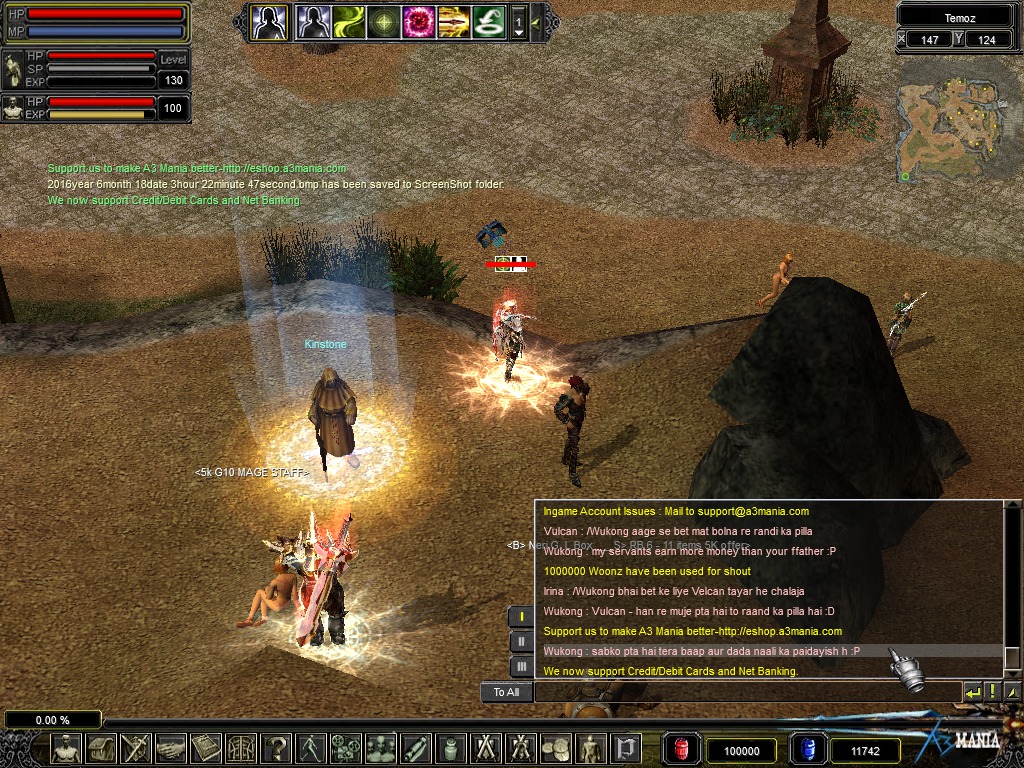Trigger the golden arrow skill

(x=453, y=21)
